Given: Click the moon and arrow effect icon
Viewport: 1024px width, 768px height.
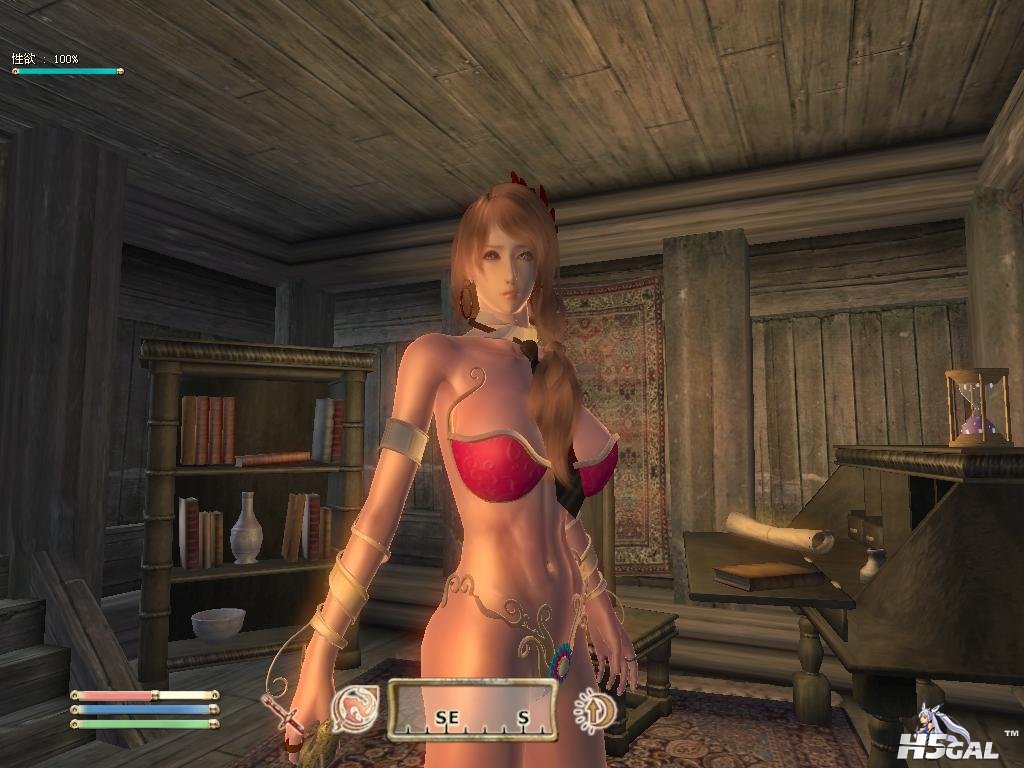Looking at the screenshot, I should pyautogui.click(x=592, y=711).
